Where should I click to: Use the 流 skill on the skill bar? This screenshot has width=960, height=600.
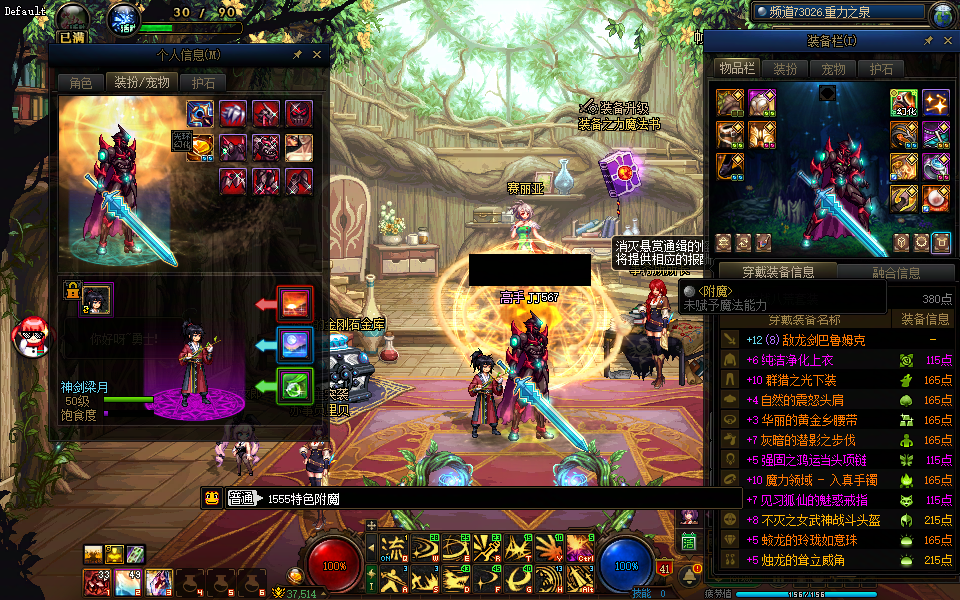pos(395,547)
